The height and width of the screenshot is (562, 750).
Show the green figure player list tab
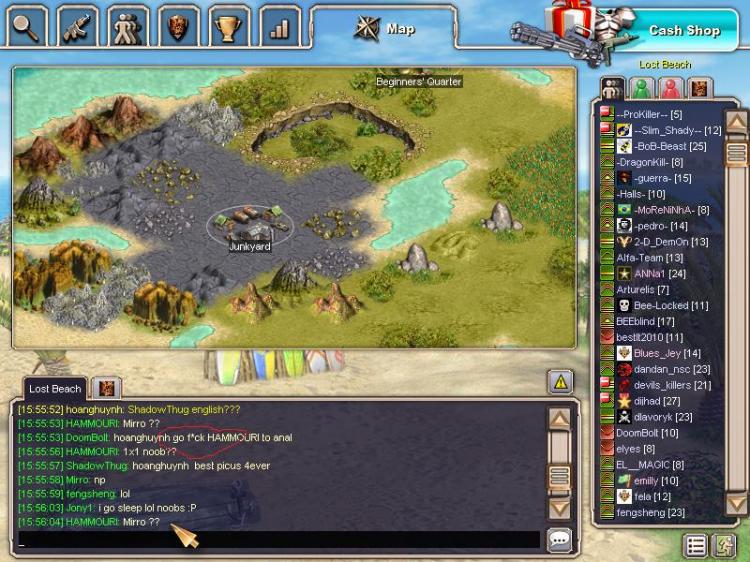coord(642,88)
